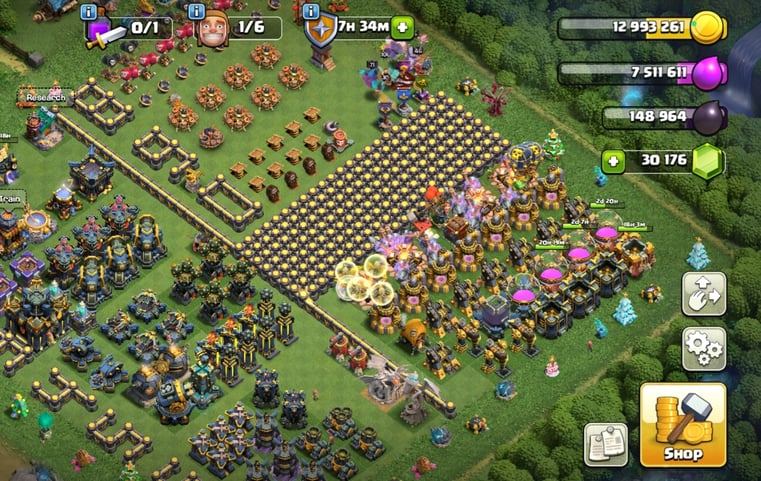Open the layout editor hand-arrows button

pos(704,293)
